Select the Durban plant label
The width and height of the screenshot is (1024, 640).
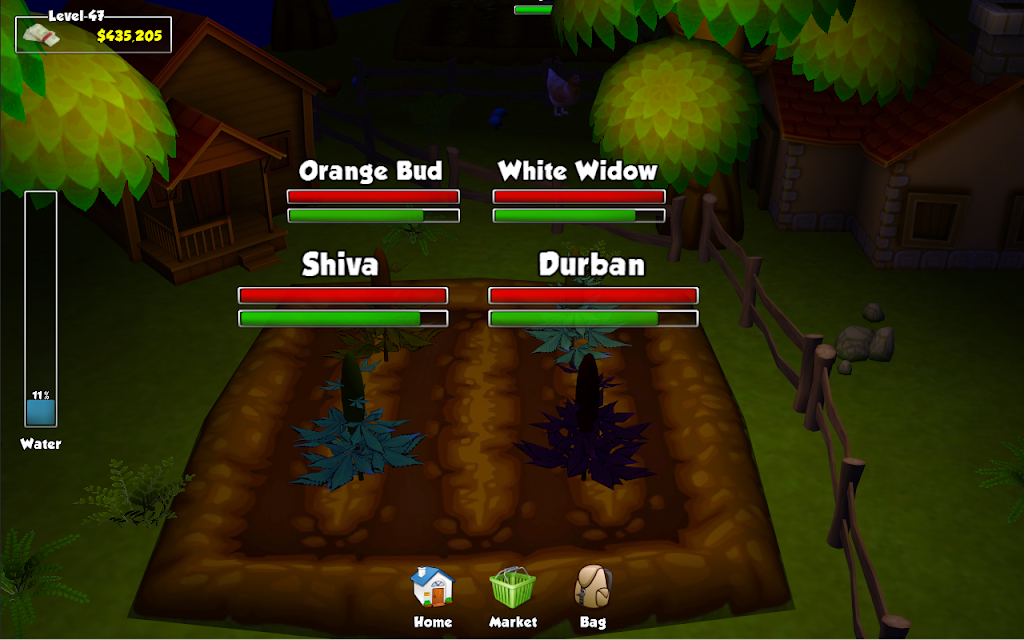592,264
